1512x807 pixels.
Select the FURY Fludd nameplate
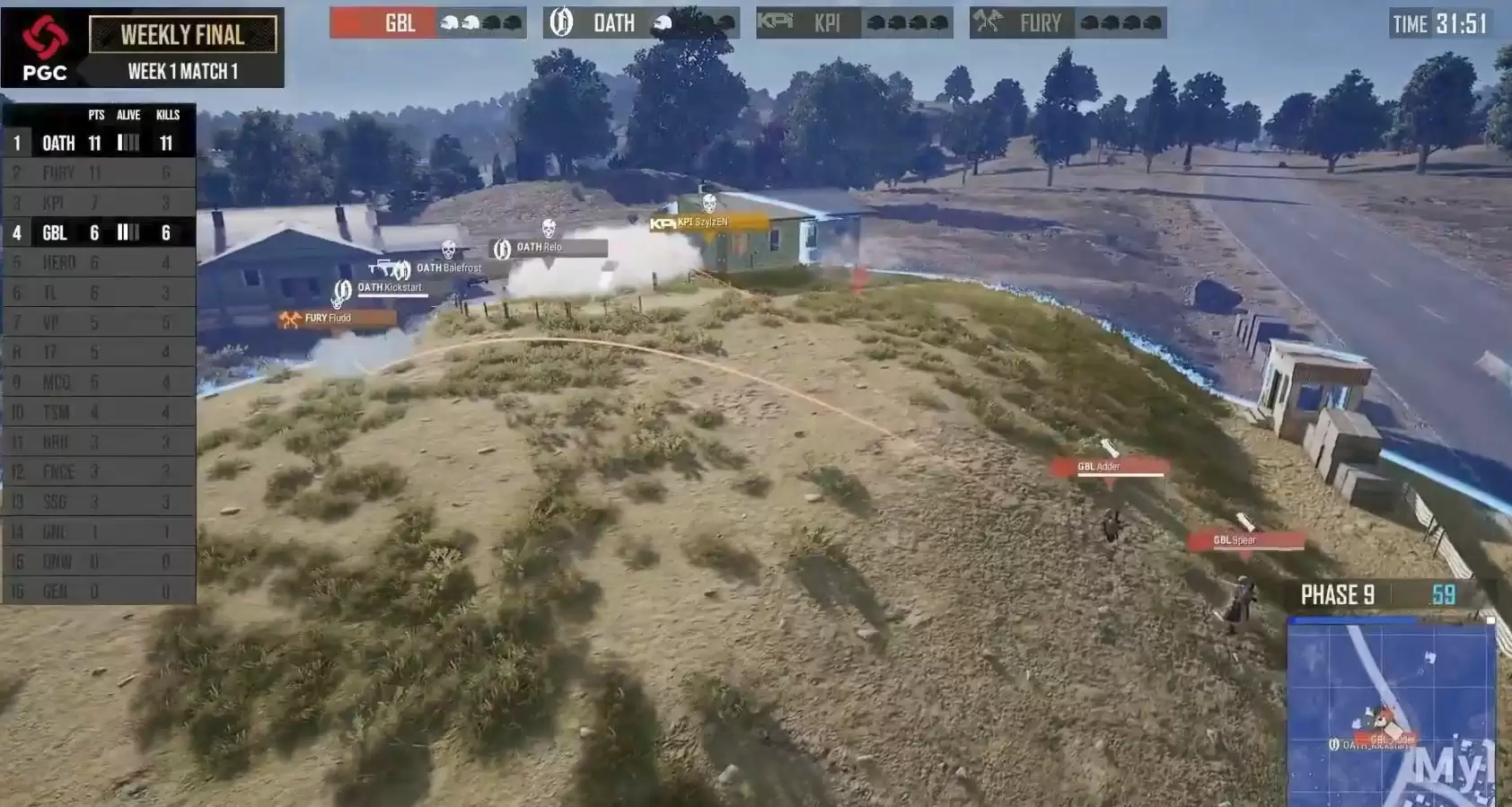(x=338, y=318)
